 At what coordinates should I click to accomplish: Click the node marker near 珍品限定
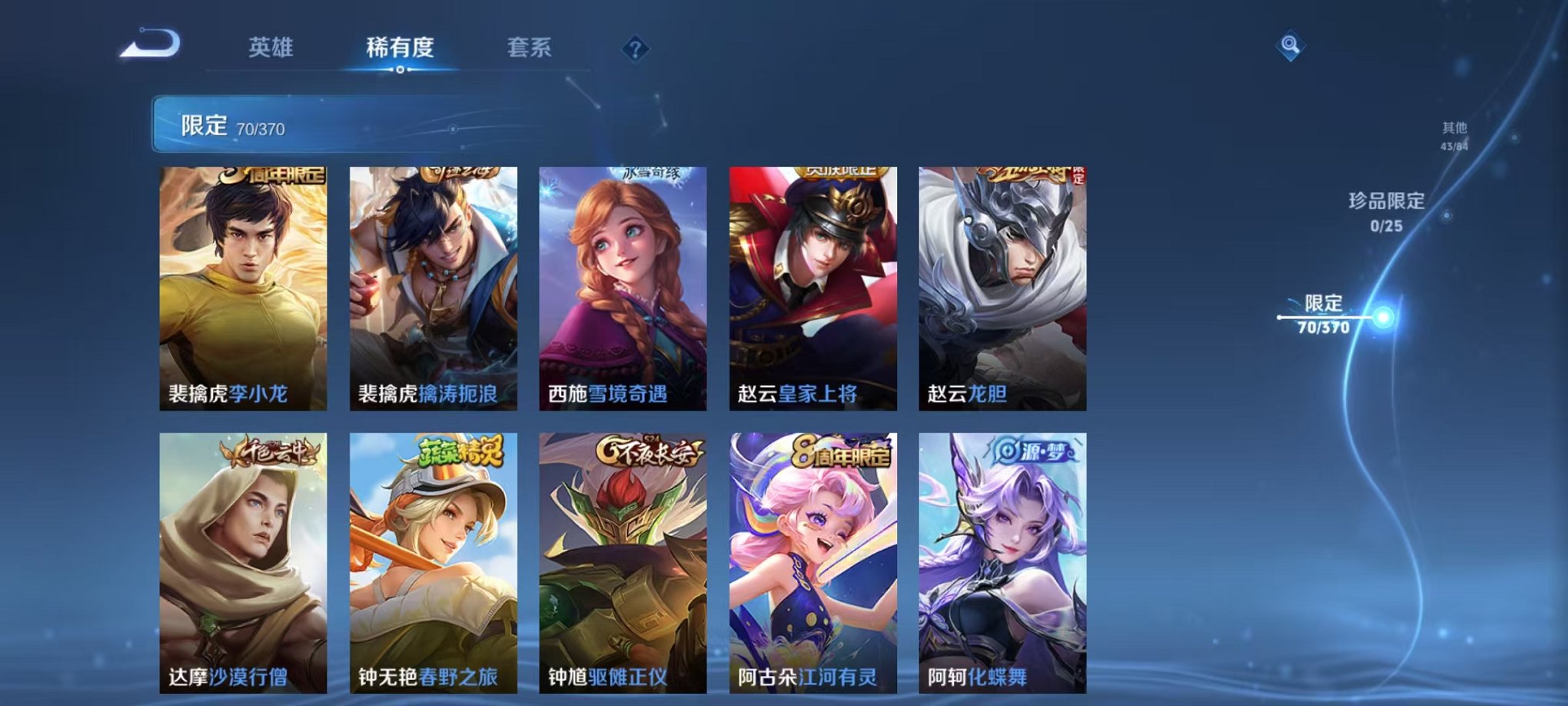click(x=1446, y=217)
